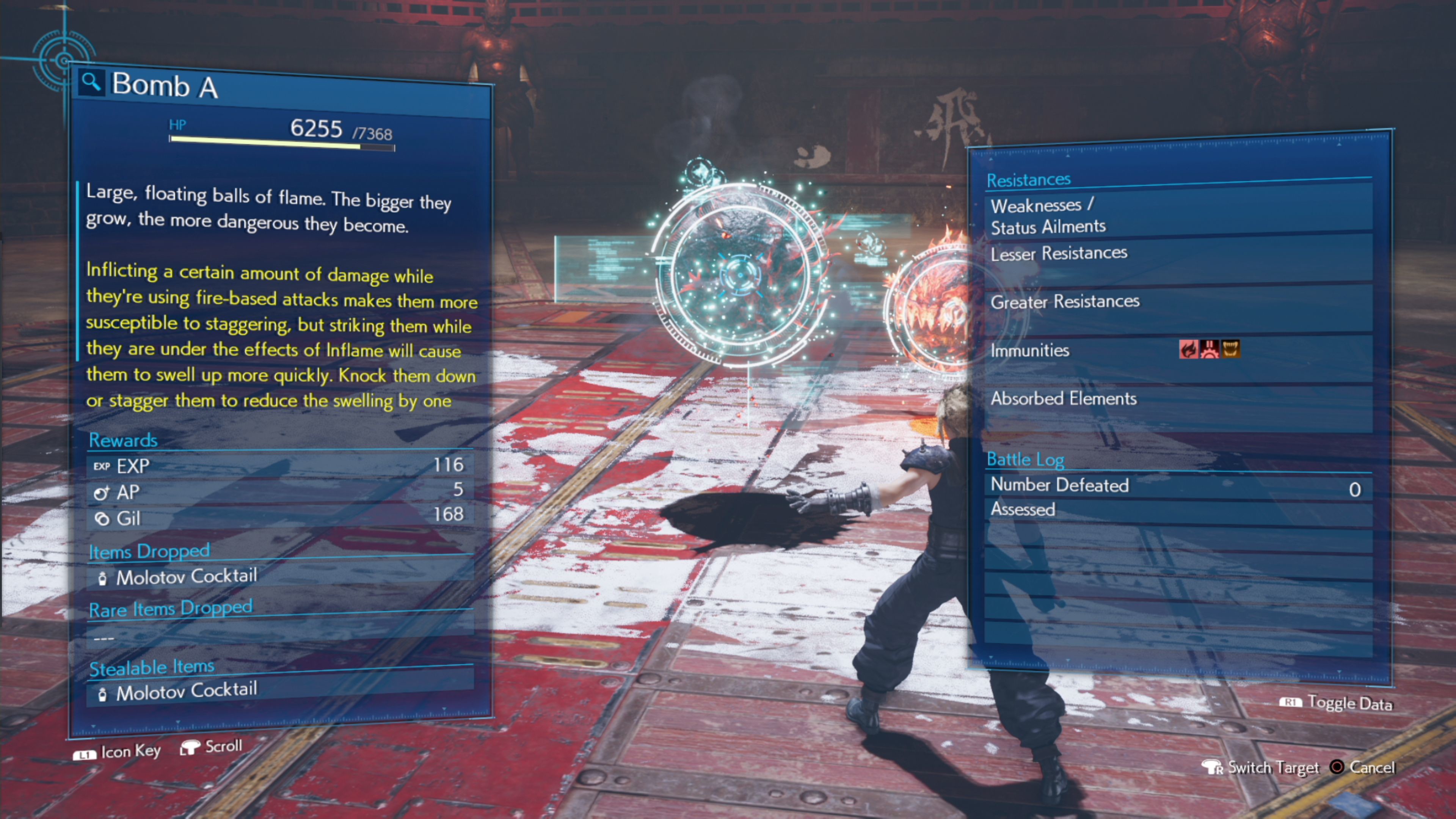Expand the Greater Resistances entry
This screenshot has height=819, width=1456.
tap(1065, 303)
